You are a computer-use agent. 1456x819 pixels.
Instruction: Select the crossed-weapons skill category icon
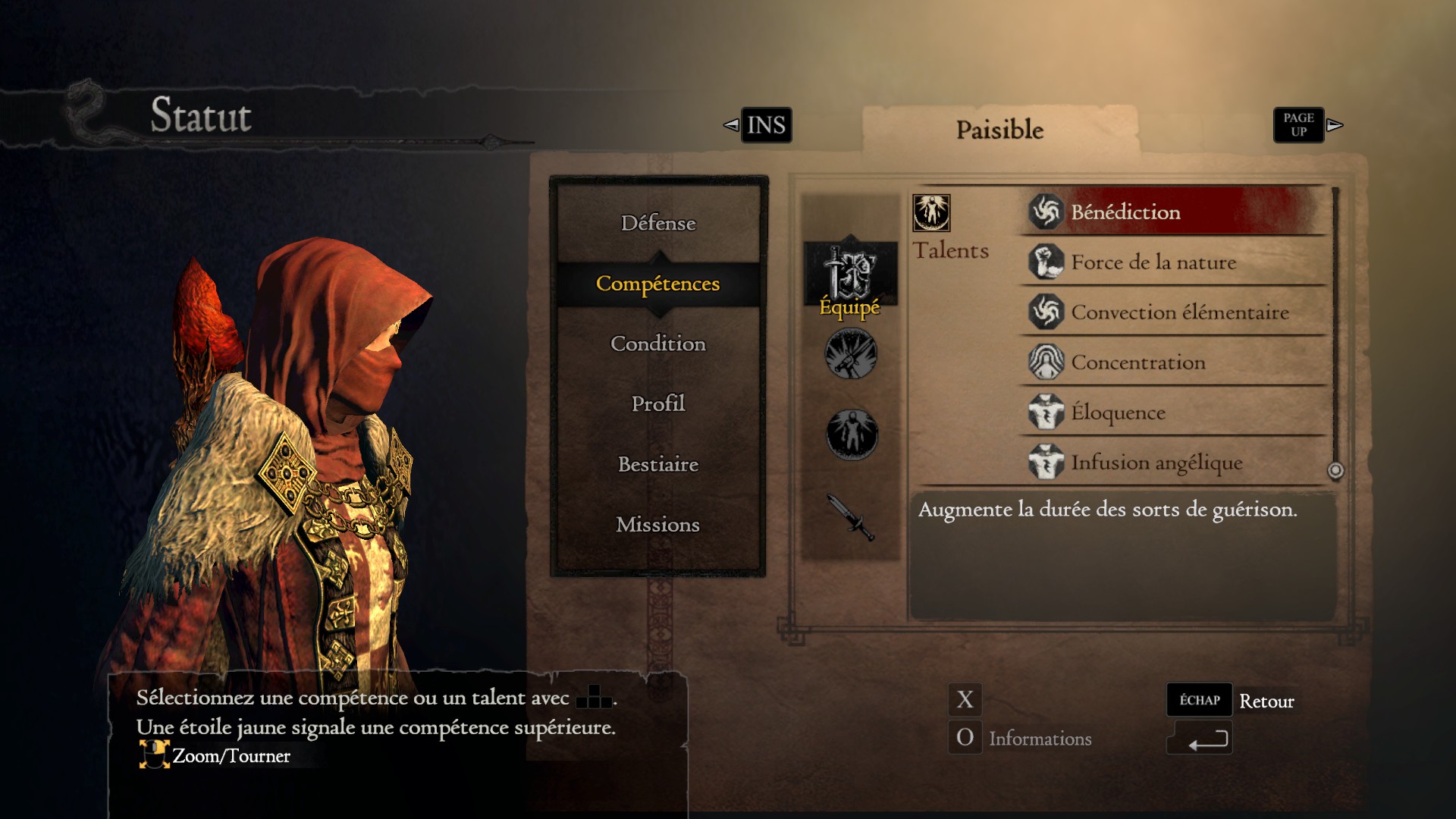click(x=851, y=354)
